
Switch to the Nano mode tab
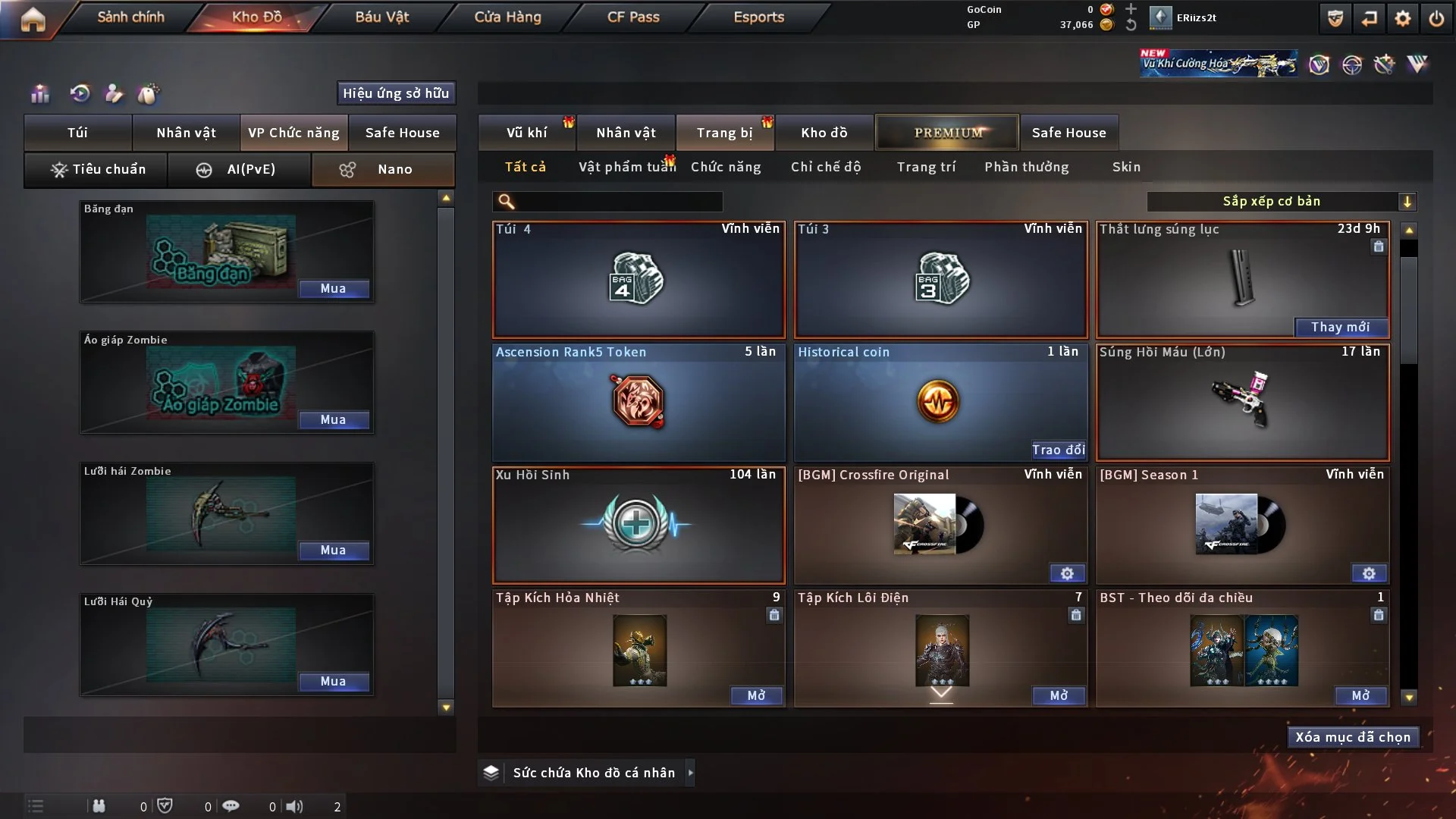pyautogui.click(x=383, y=169)
